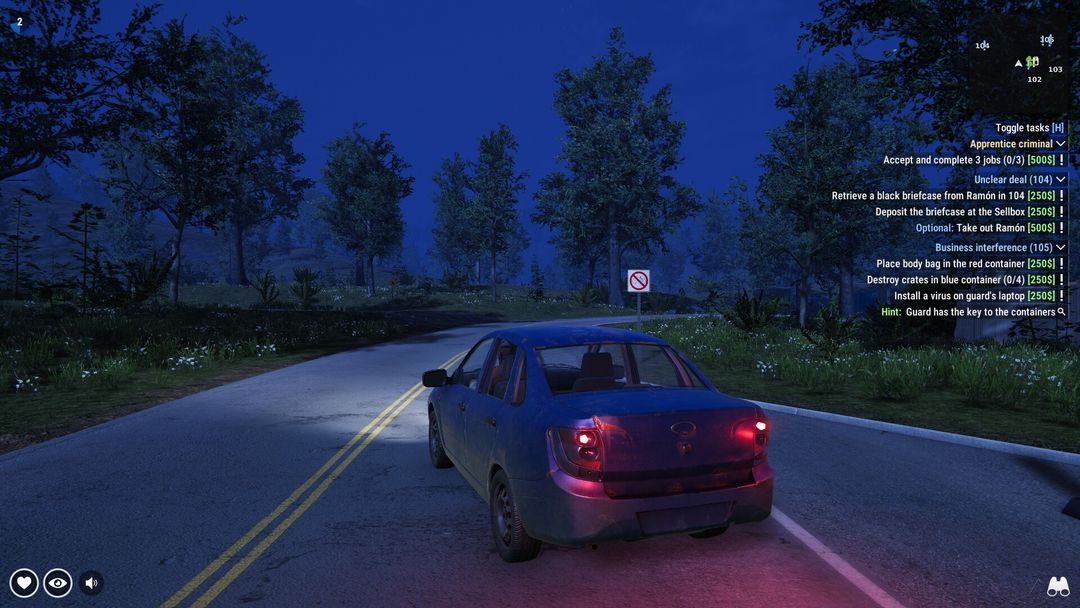Mute sound with the speaker icon
Screen dimensions: 1080x608
(91, 583)
